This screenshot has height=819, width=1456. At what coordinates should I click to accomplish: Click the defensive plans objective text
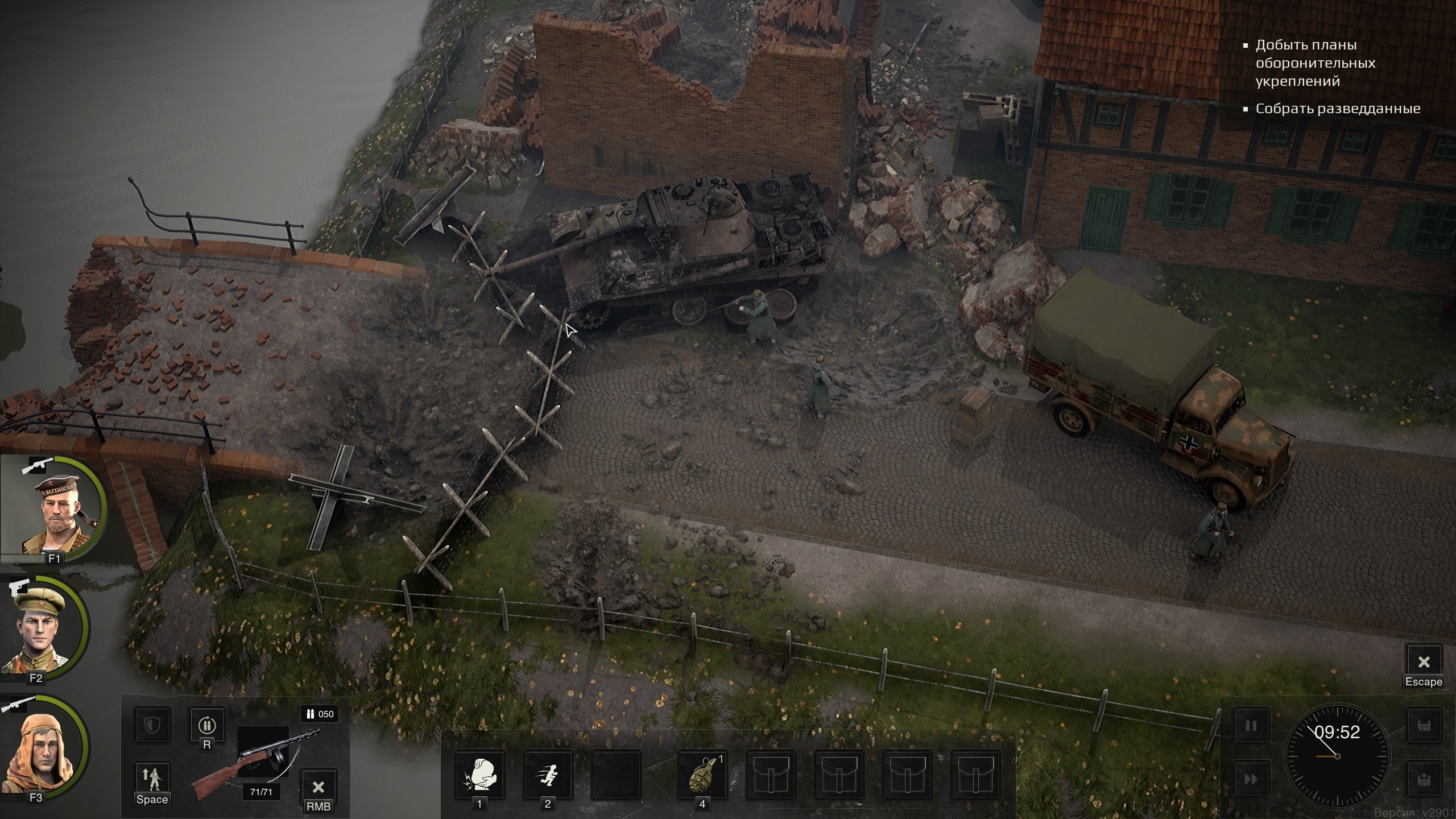1315,63
